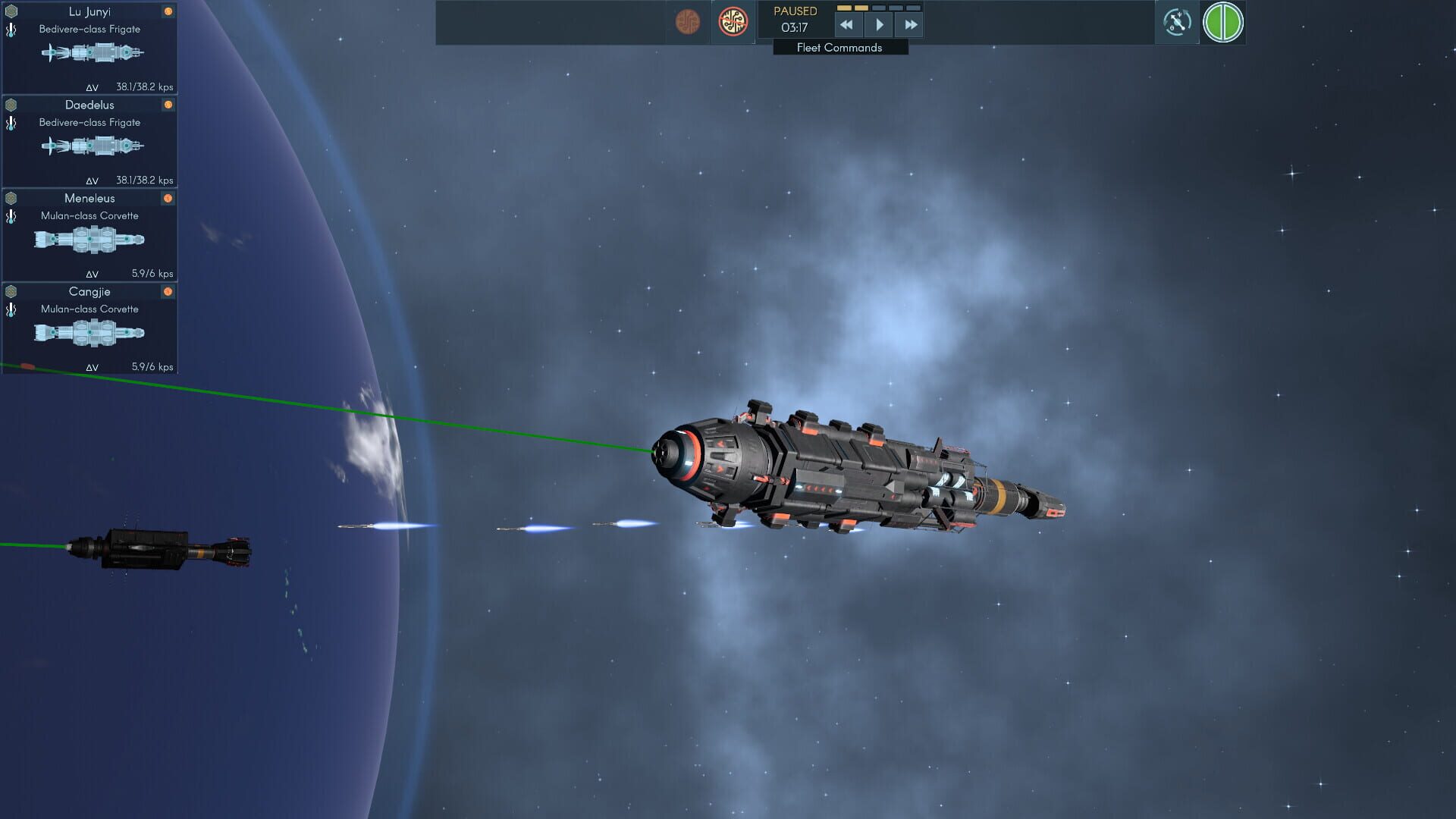
Task: Toggle the orange status indicator on Daedelus
Action: (168, 105)
